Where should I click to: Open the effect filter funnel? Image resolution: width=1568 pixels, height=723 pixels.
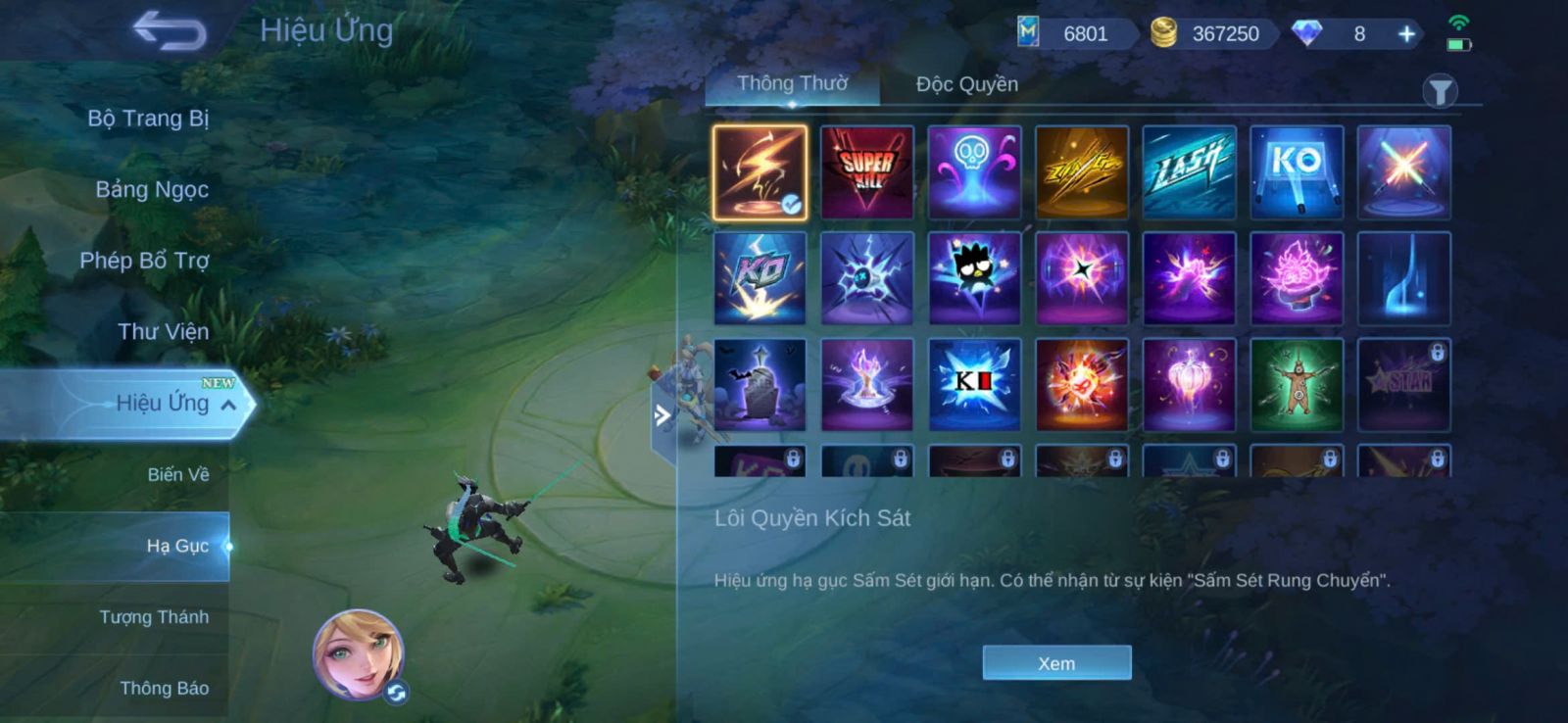pyautogui.click(x=1440, y=92)
